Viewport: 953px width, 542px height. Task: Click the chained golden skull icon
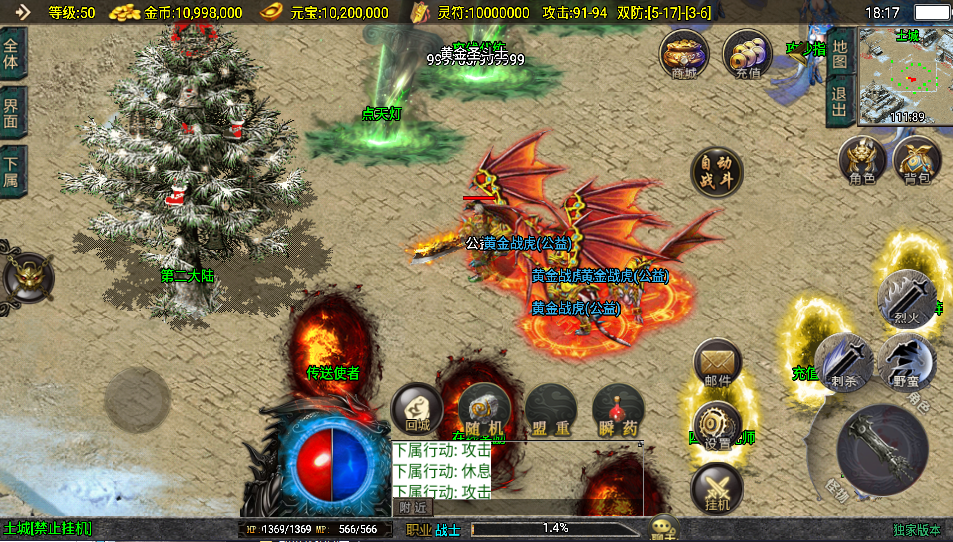click(x=25, y=278)
